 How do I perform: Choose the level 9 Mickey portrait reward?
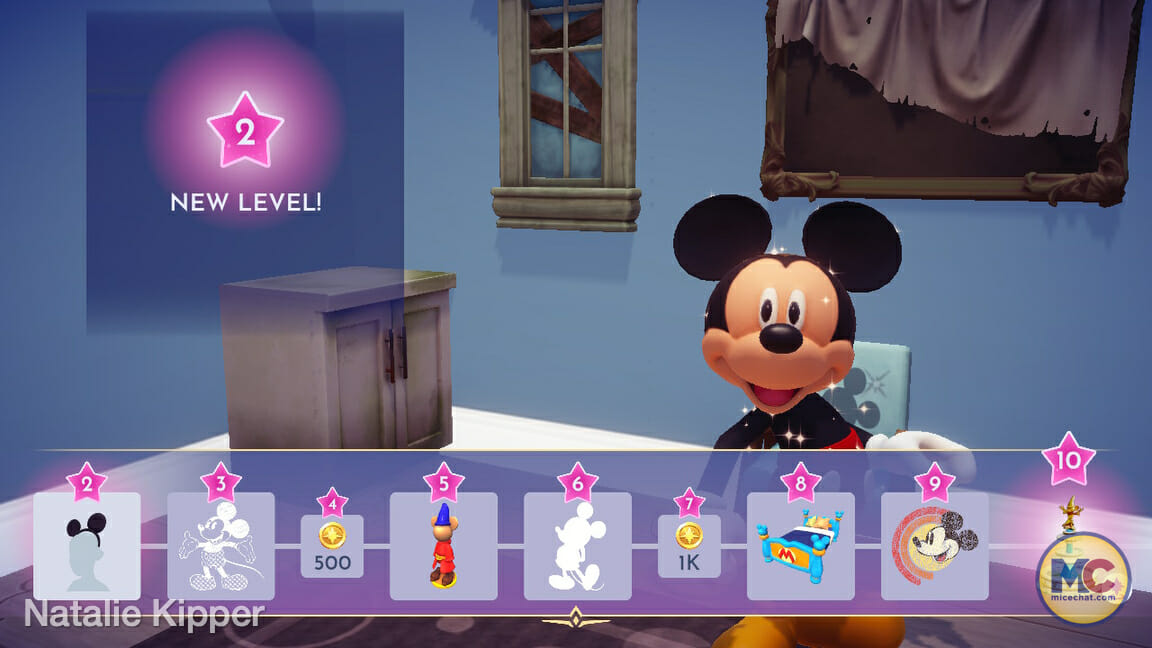click(x=934, y=545)
